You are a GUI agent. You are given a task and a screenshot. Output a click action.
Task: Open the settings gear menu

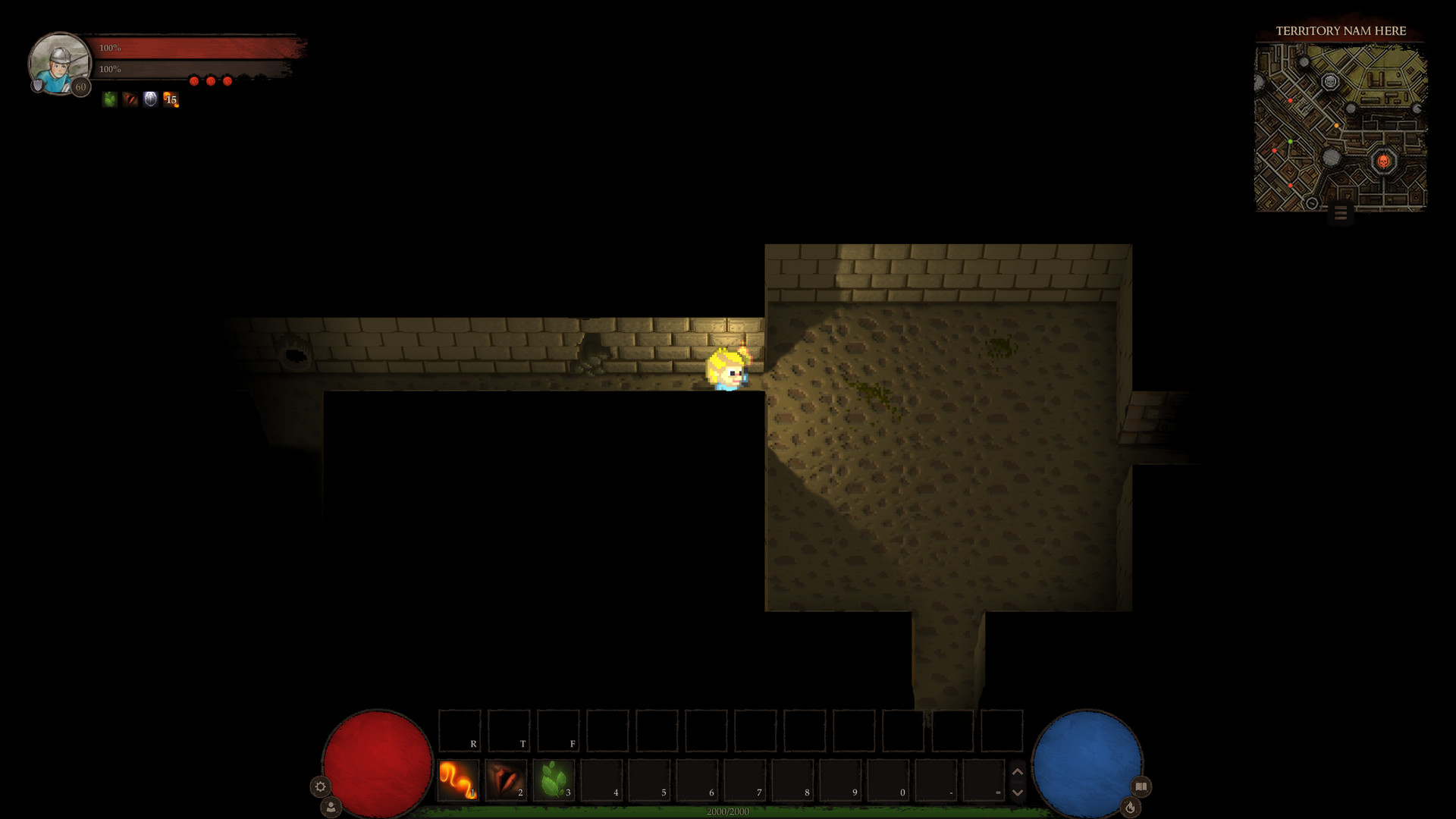320,786
